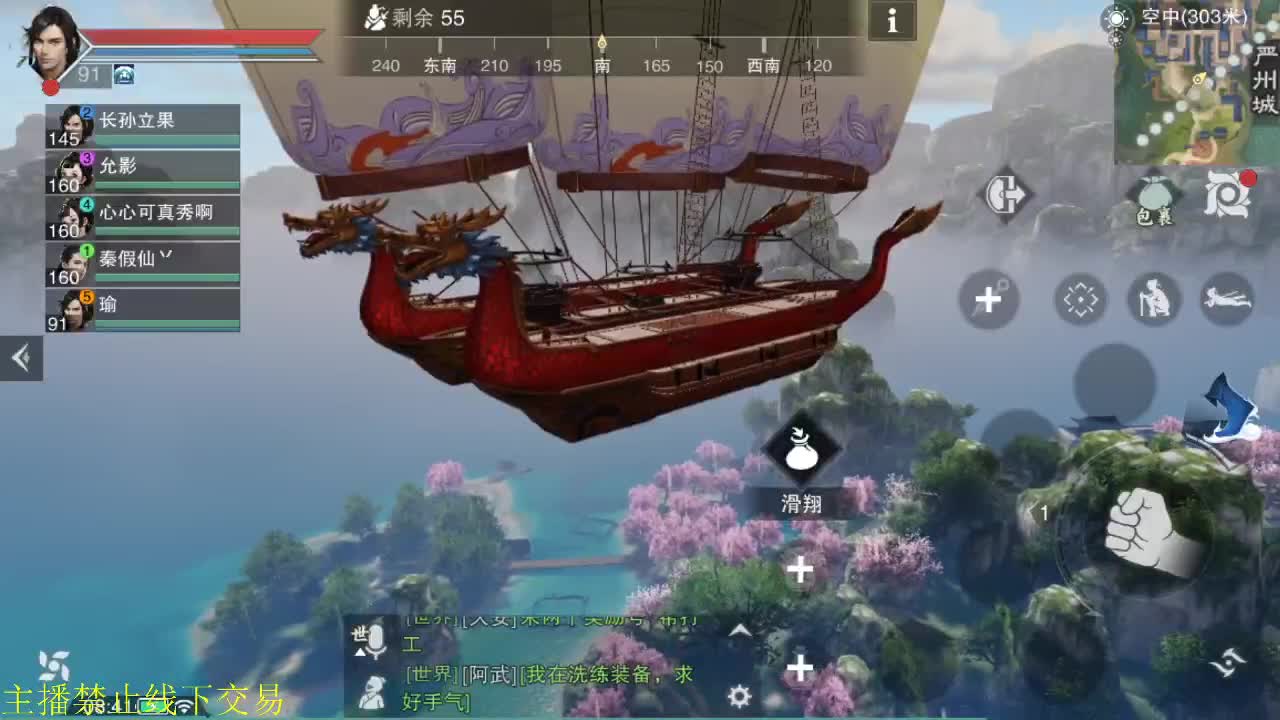Tap the lying-down character pose icon
The height and width of the screenshot is (720, 1280).
[1228, 299]
